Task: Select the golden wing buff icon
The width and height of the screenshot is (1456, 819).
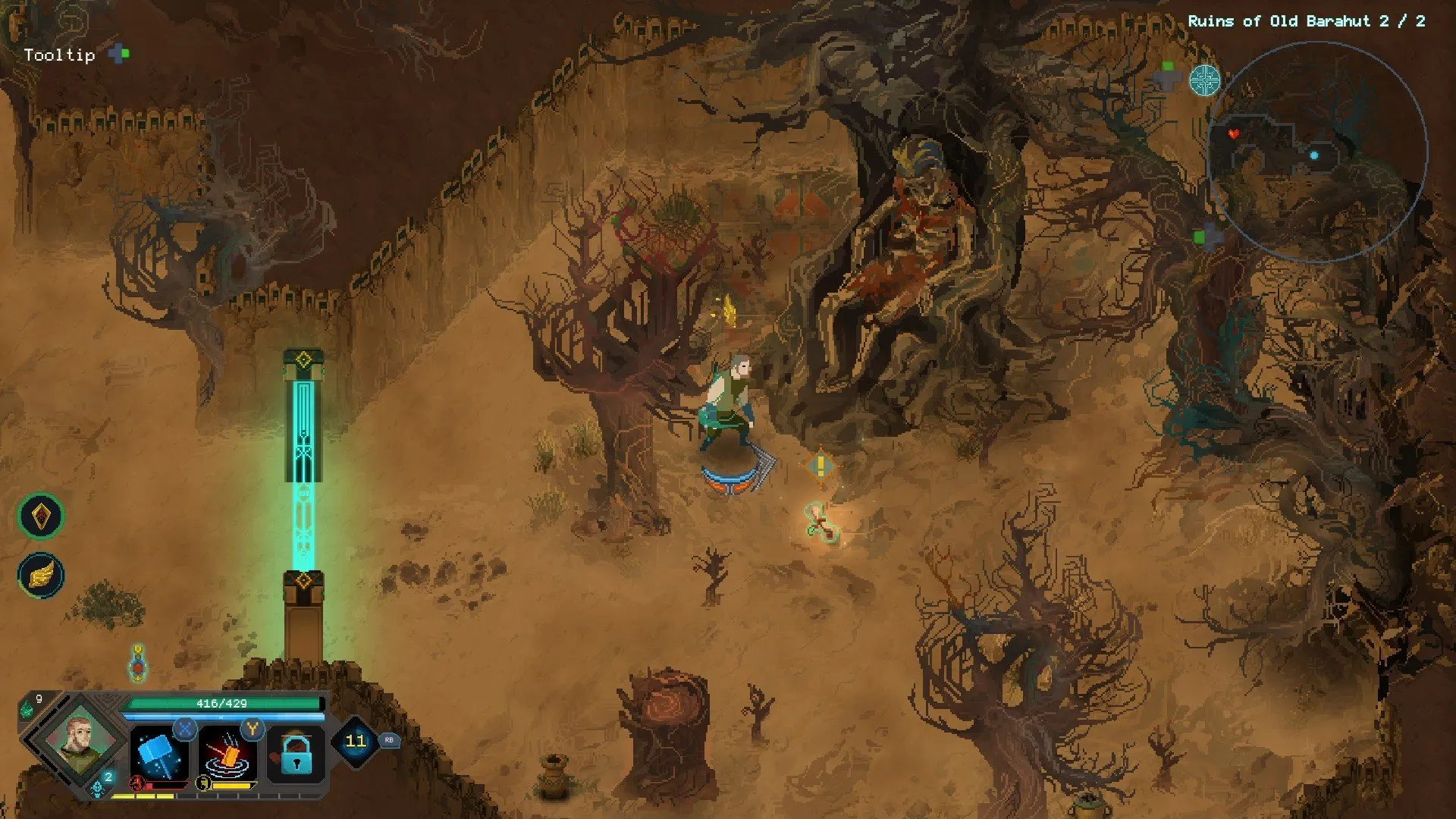Action: click(41, 575)
